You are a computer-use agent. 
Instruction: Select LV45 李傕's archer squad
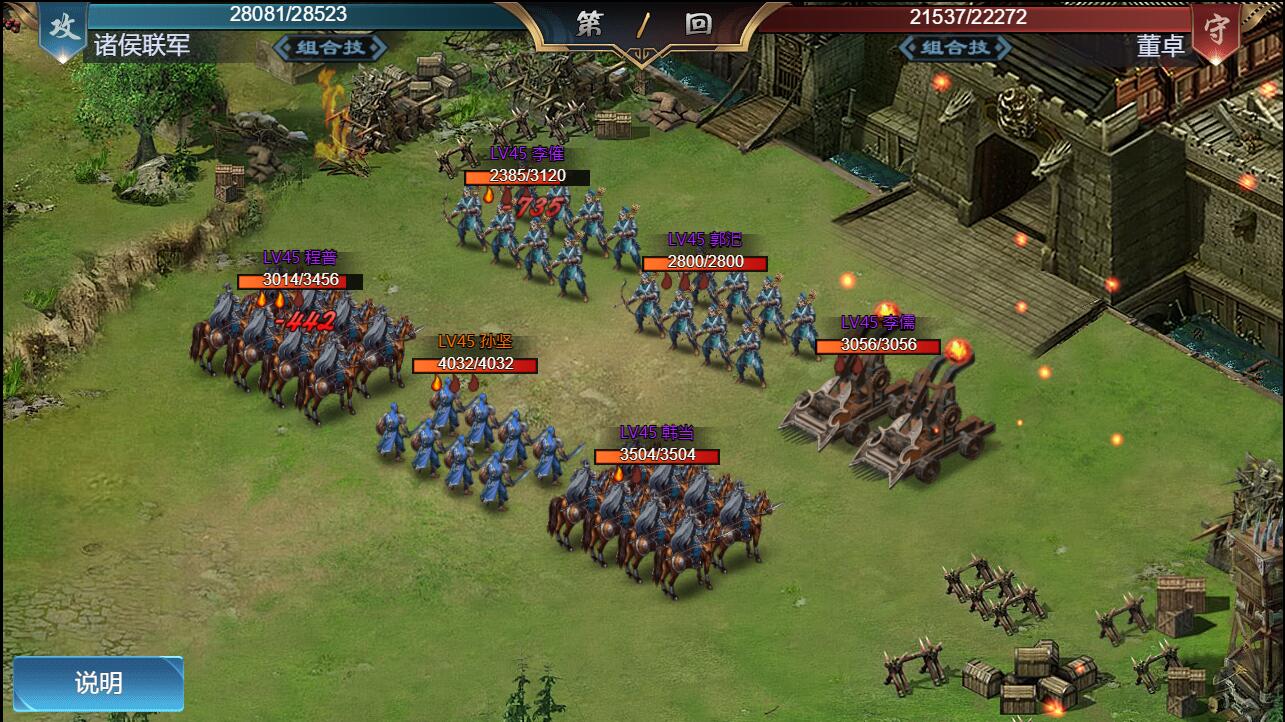540,230
